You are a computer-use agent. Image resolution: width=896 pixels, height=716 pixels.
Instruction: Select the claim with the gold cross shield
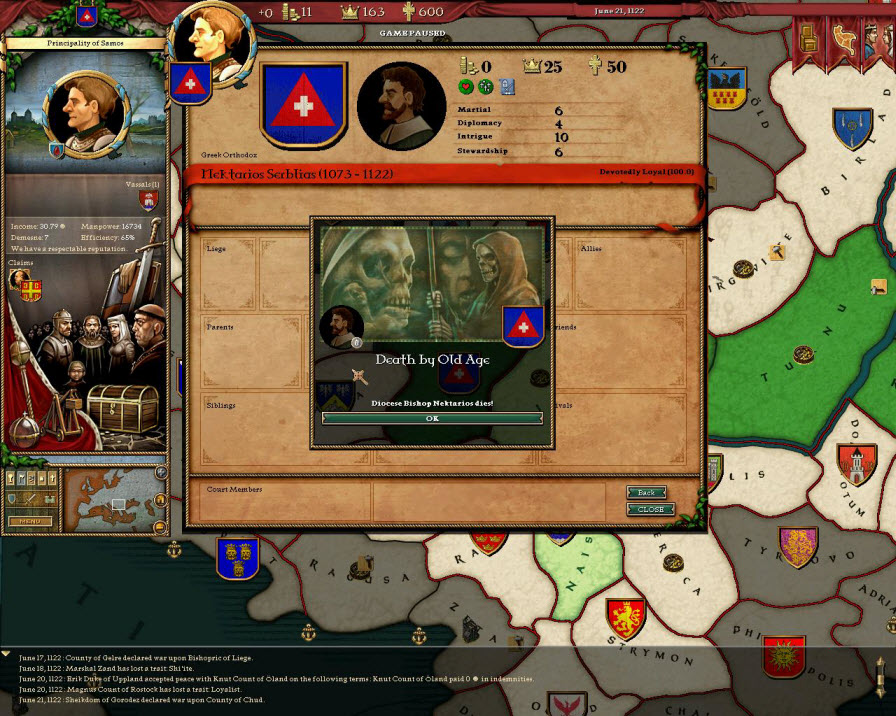(31, 290)
